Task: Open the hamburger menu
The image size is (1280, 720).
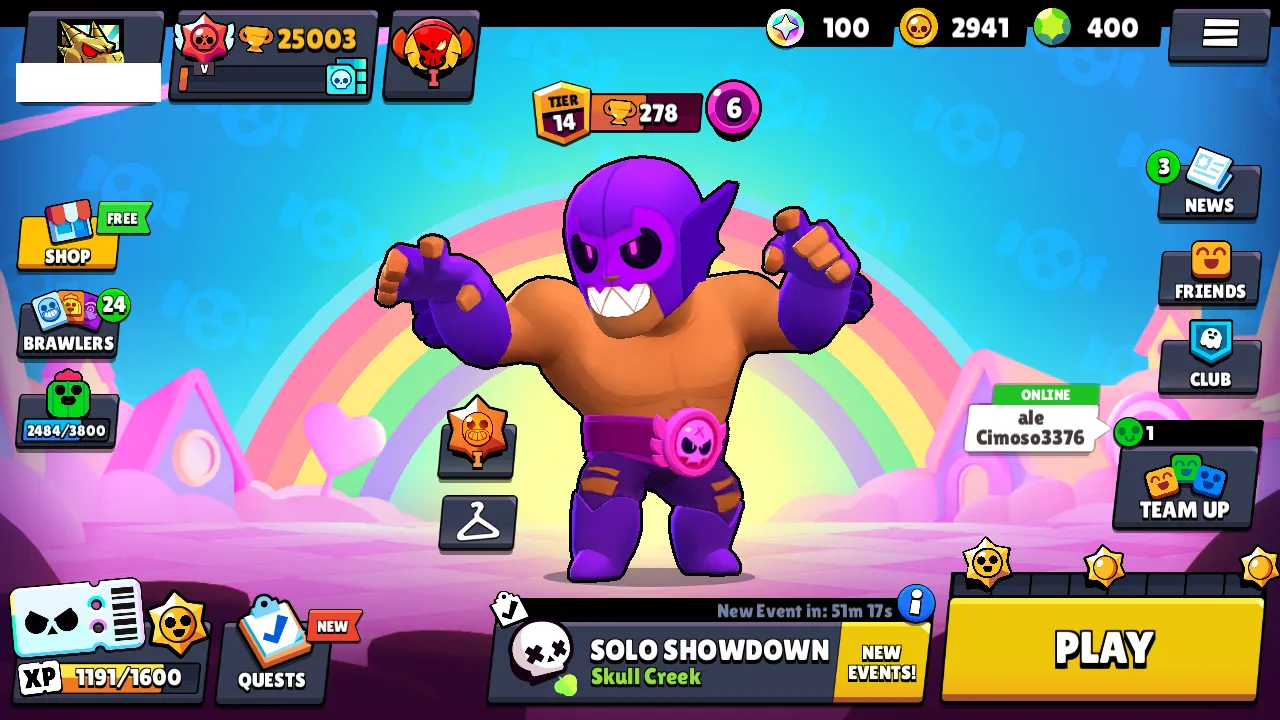Action: tap(1219, 32)
